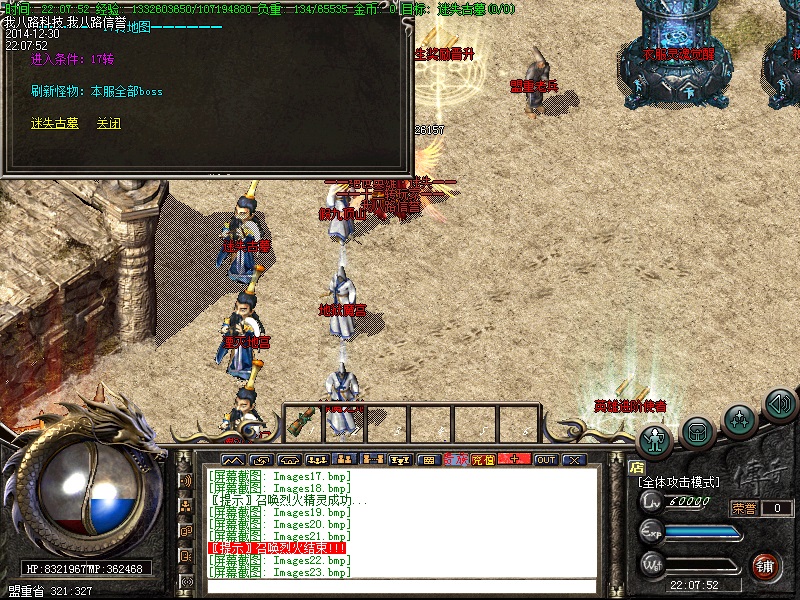Click the X button beside OUT
800x600 pixels.
click(x=573, y=459)
